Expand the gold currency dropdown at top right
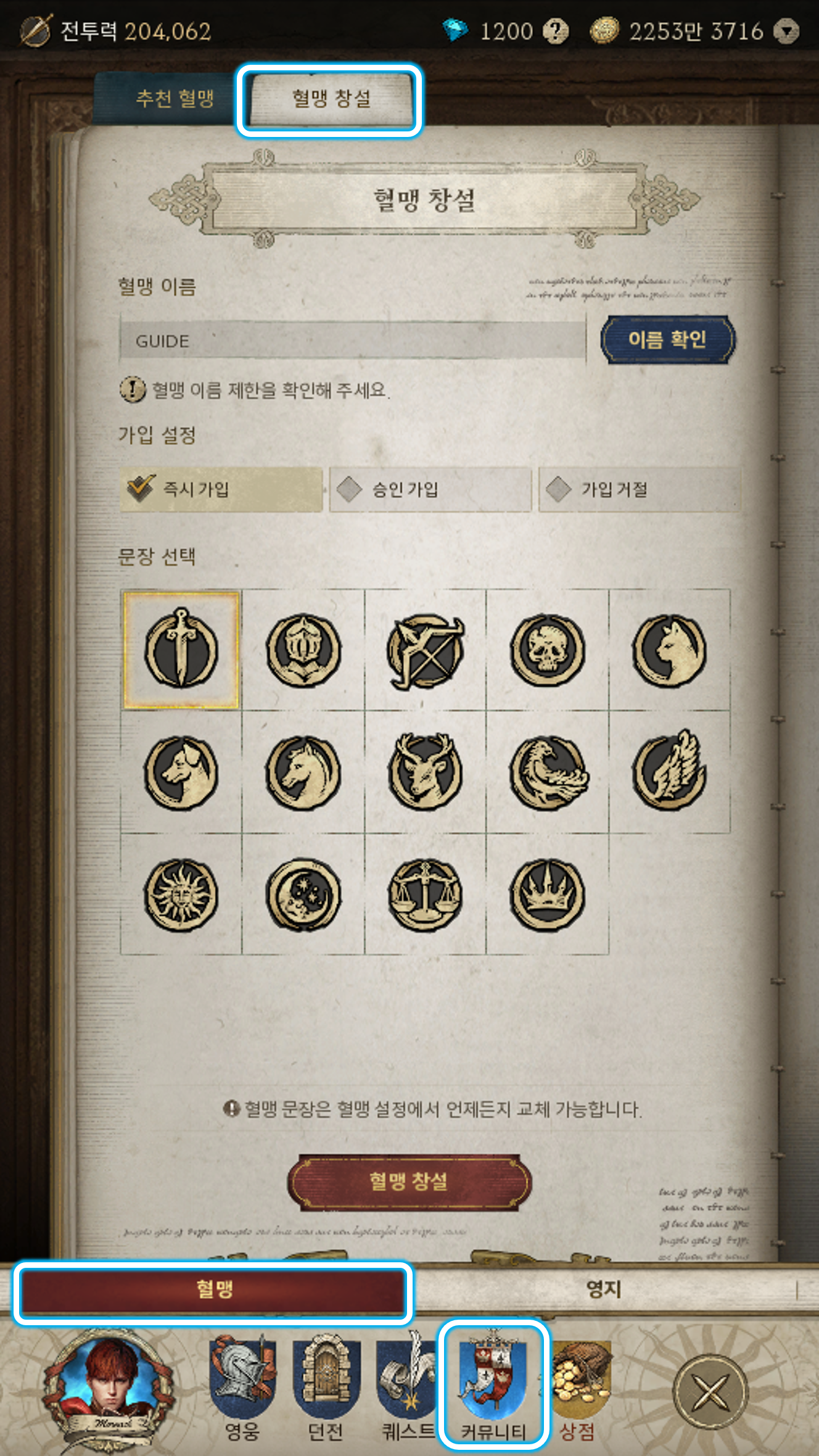This screenshot has width=819, height=1456. (788, 31)
